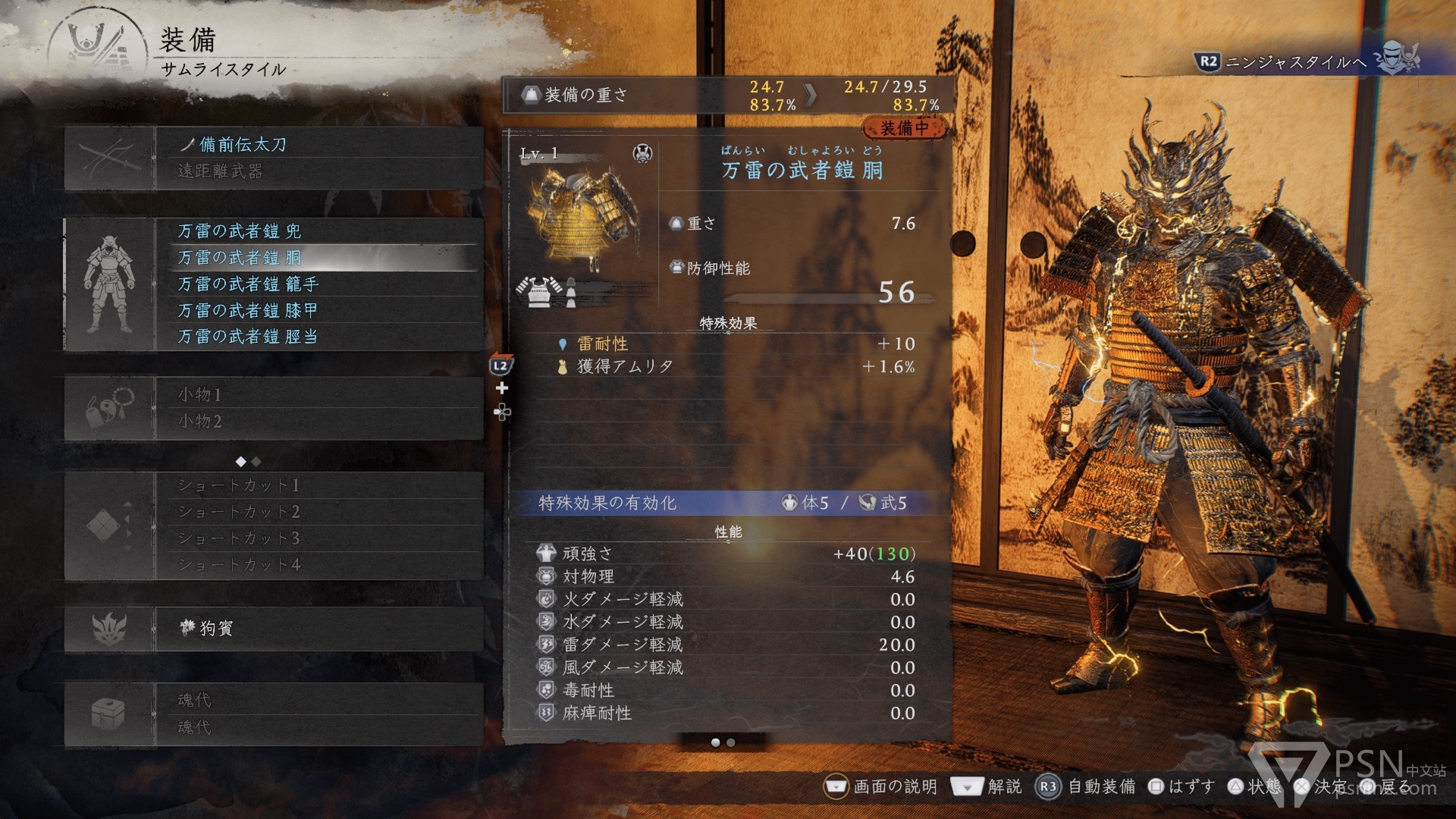The image size is (1456, 819).
Task: Open the 小物1 accessory slot
Action: [318, 394]
